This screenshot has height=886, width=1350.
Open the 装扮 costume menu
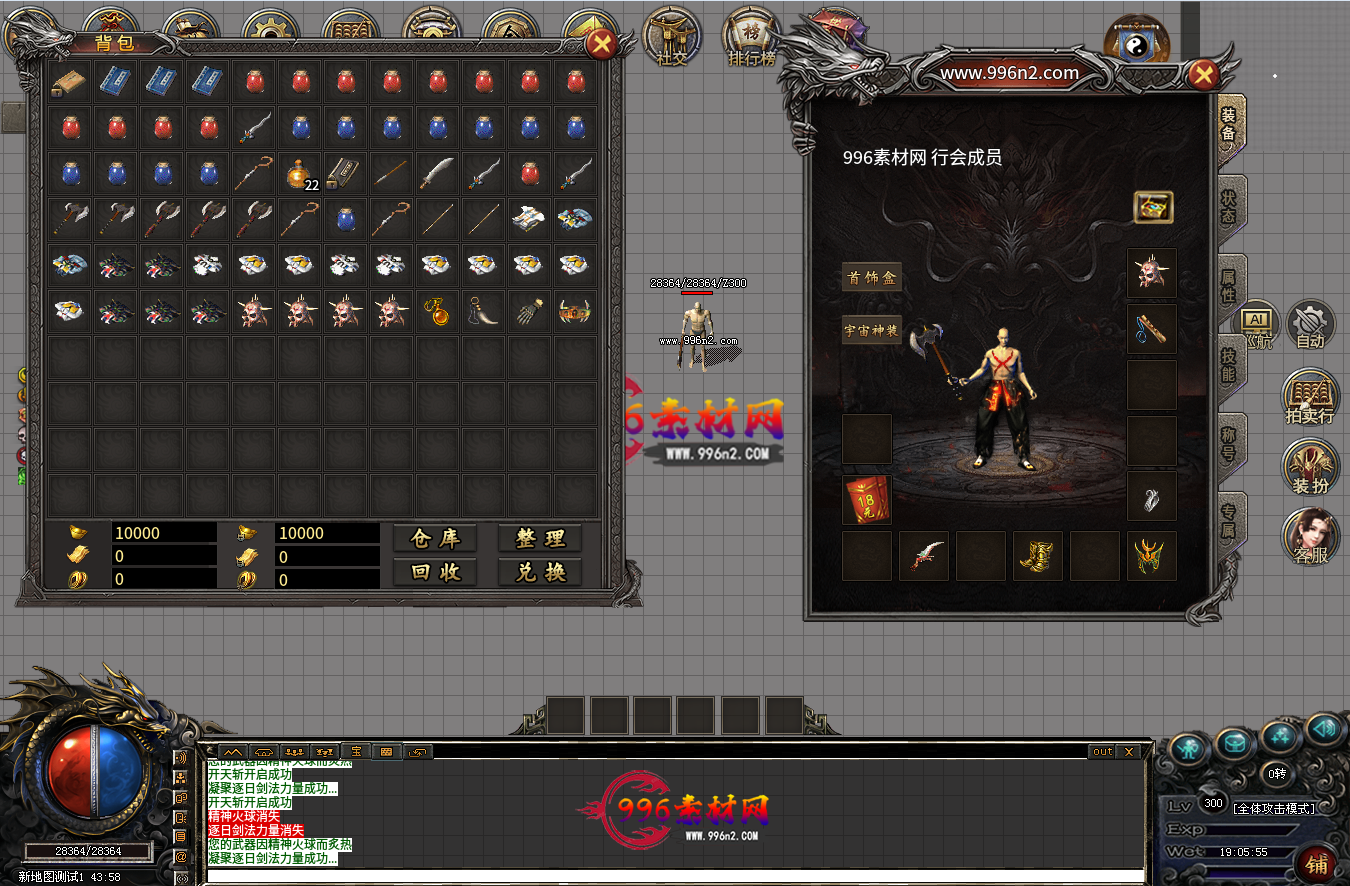coord(1310,469)
